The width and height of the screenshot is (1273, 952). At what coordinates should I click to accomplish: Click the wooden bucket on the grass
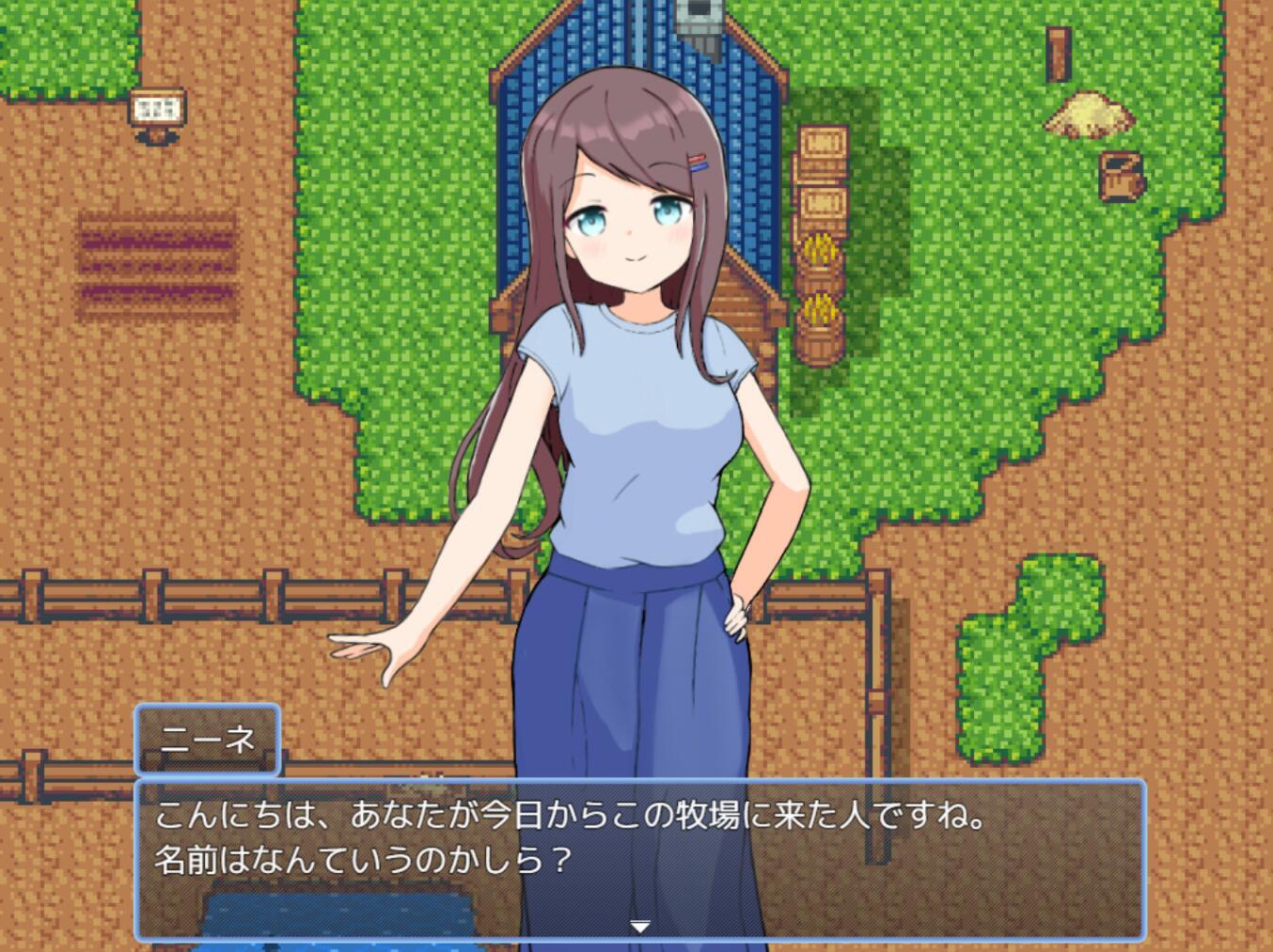click(1121, 174)
